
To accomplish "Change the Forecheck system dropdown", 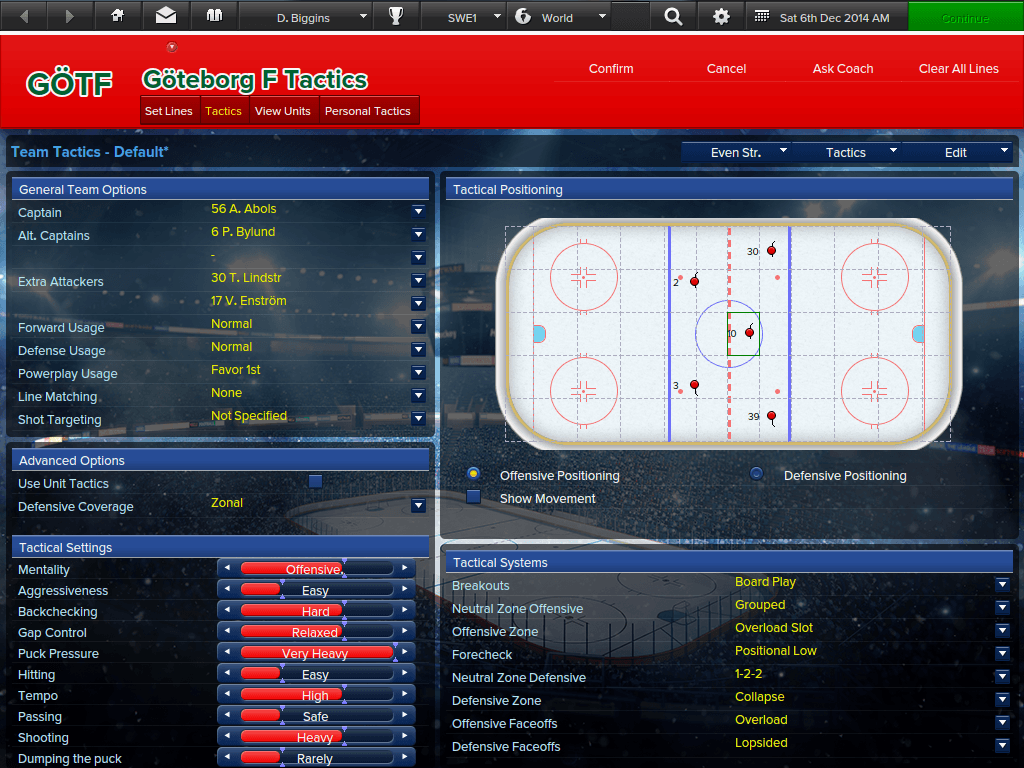I will 1002,653.
